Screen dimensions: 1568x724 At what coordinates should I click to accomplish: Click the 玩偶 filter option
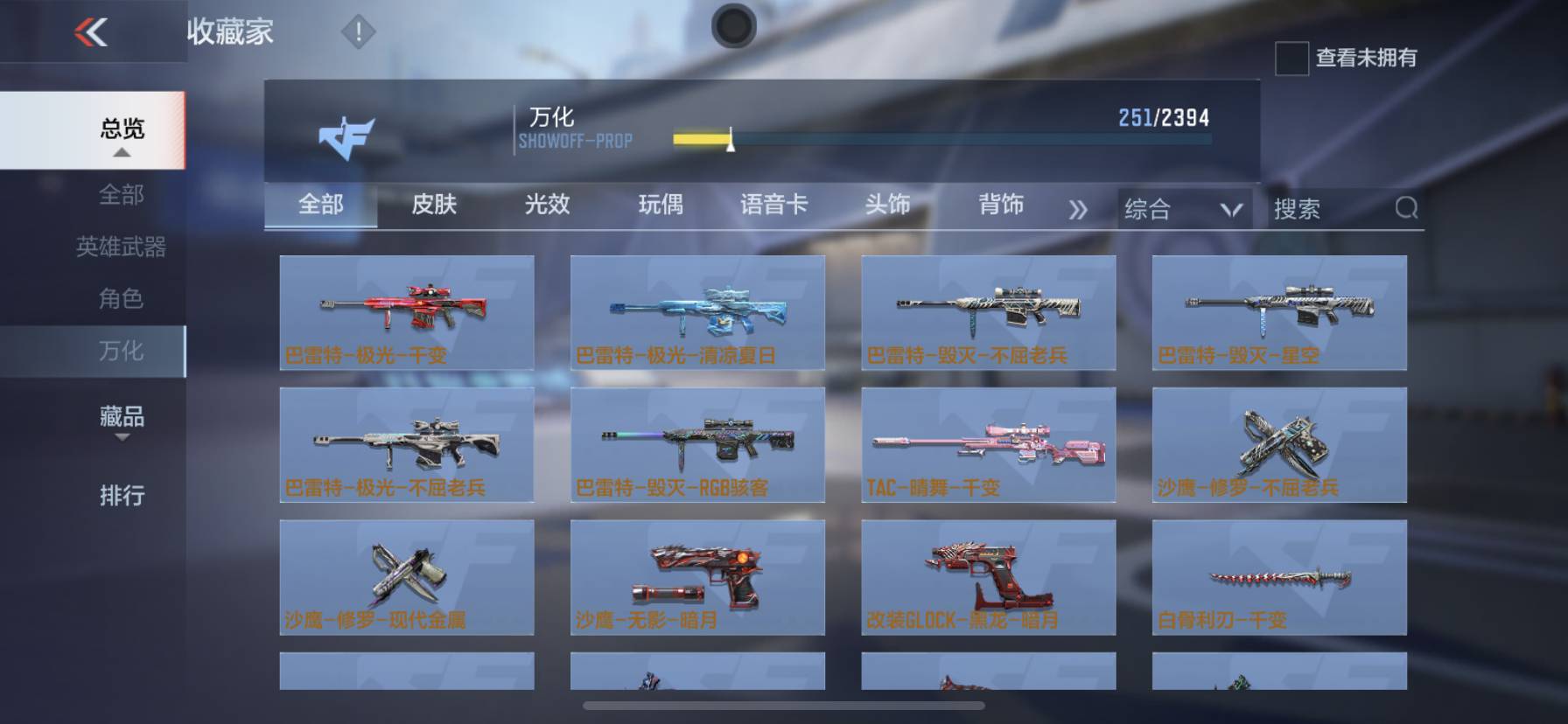click(661, 205)
